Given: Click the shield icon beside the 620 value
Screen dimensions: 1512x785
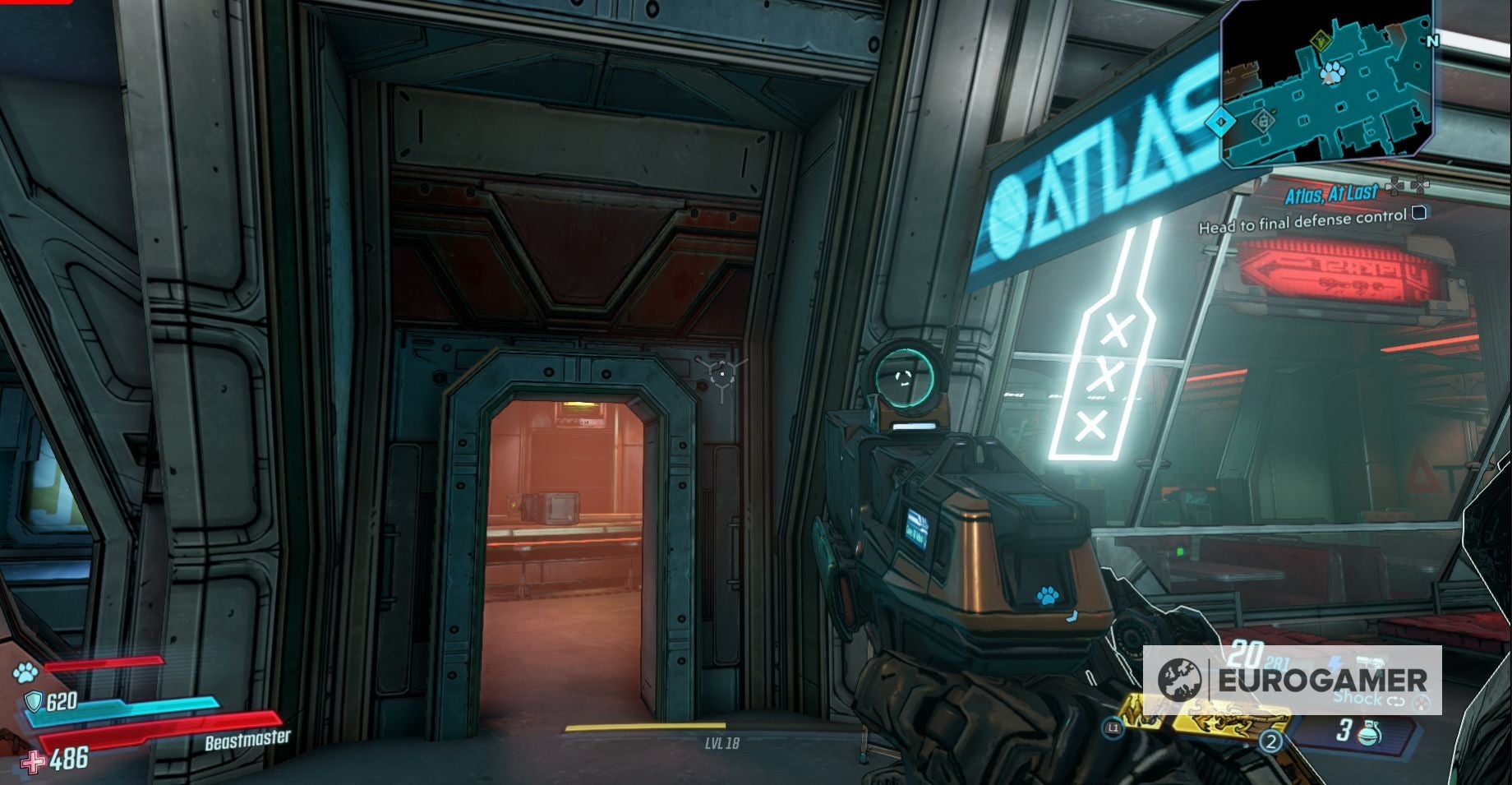Looking at the screenshot, I should point(34,701).
